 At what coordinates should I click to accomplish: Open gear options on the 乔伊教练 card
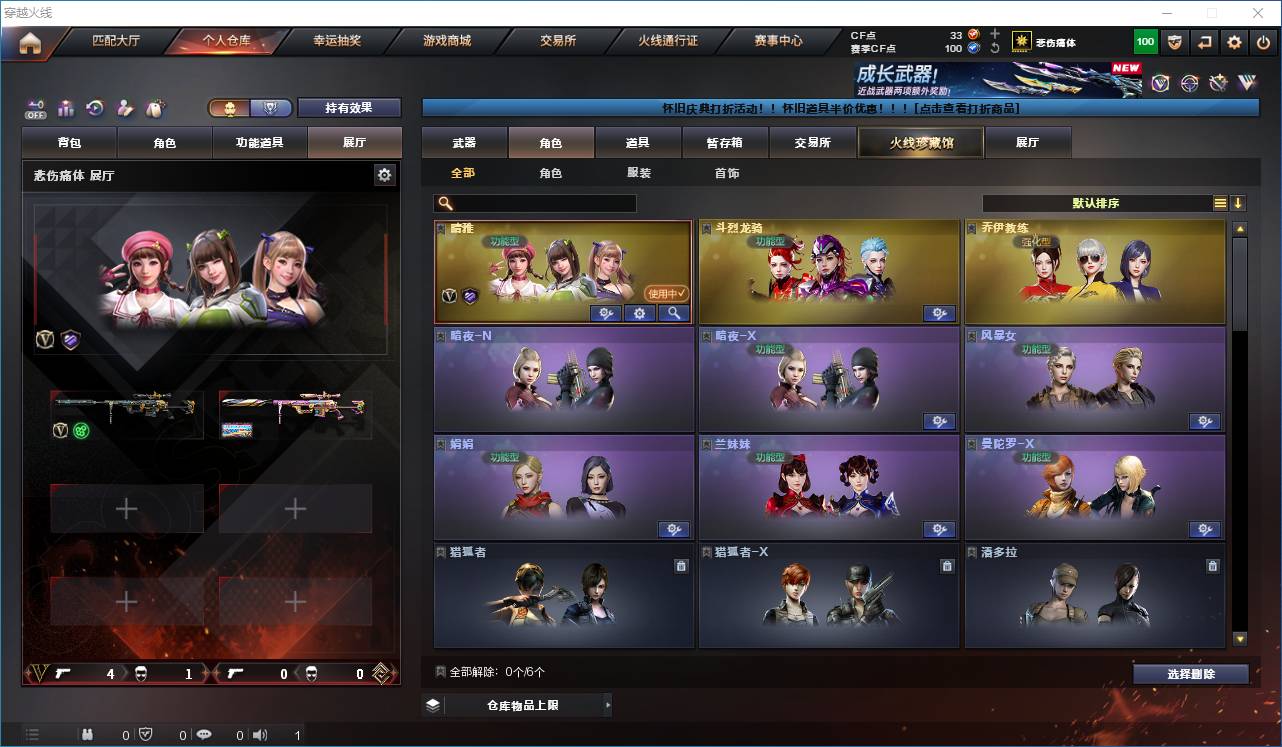coord(1205,313)
